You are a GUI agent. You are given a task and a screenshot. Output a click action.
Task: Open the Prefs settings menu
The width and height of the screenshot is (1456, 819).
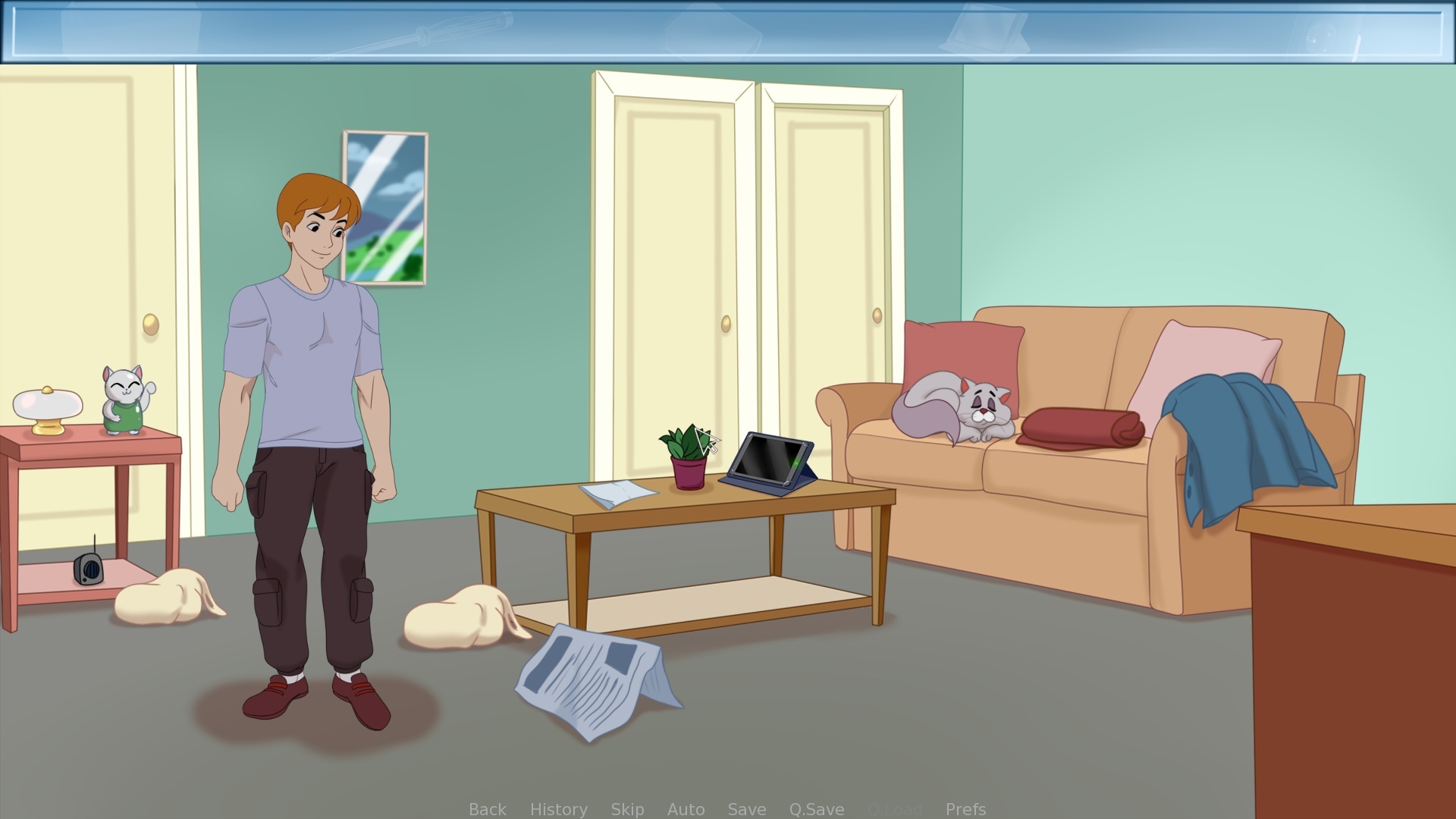(x=965, y=809)
